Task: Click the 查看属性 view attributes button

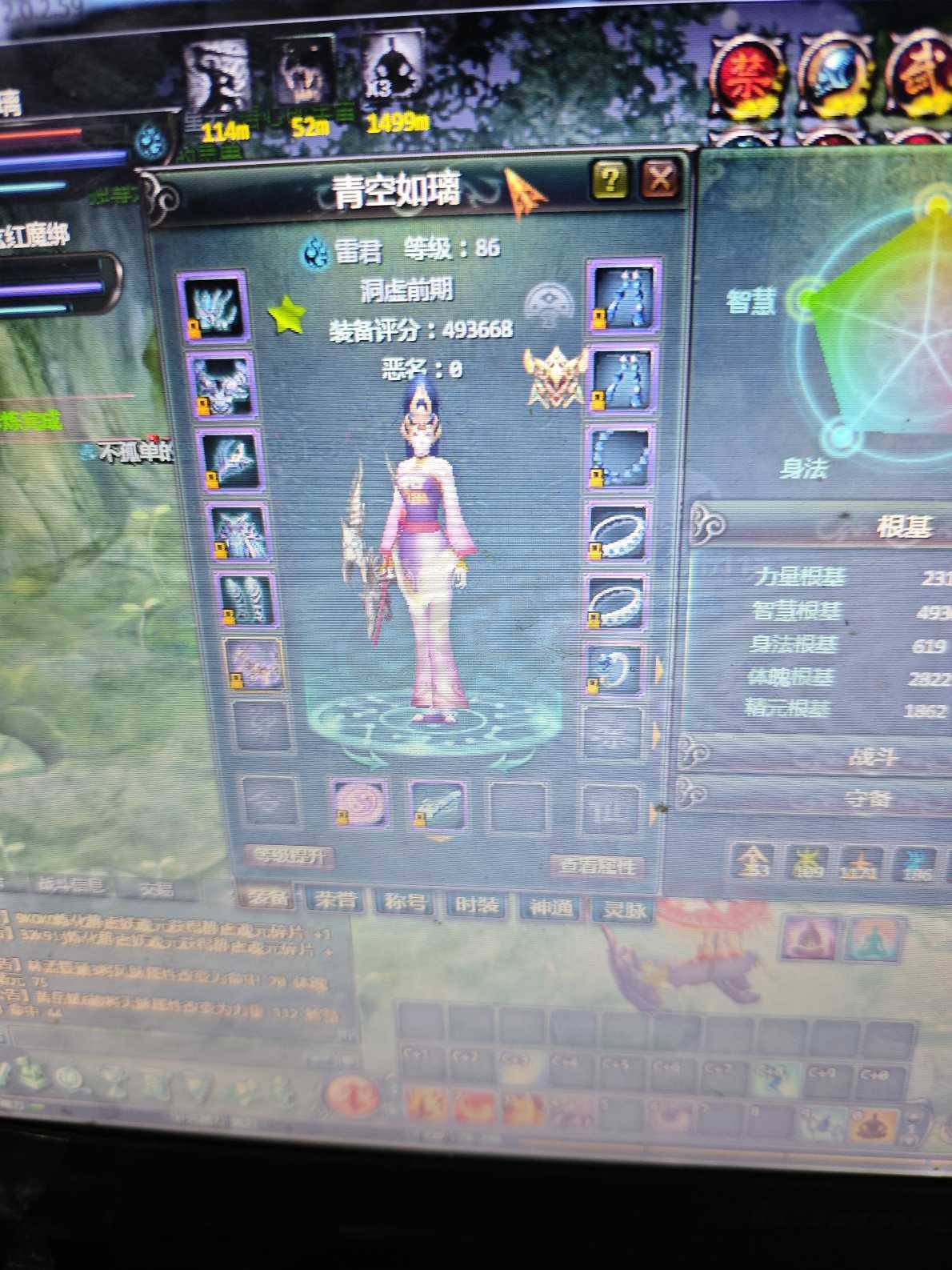Action: [596, 866]
